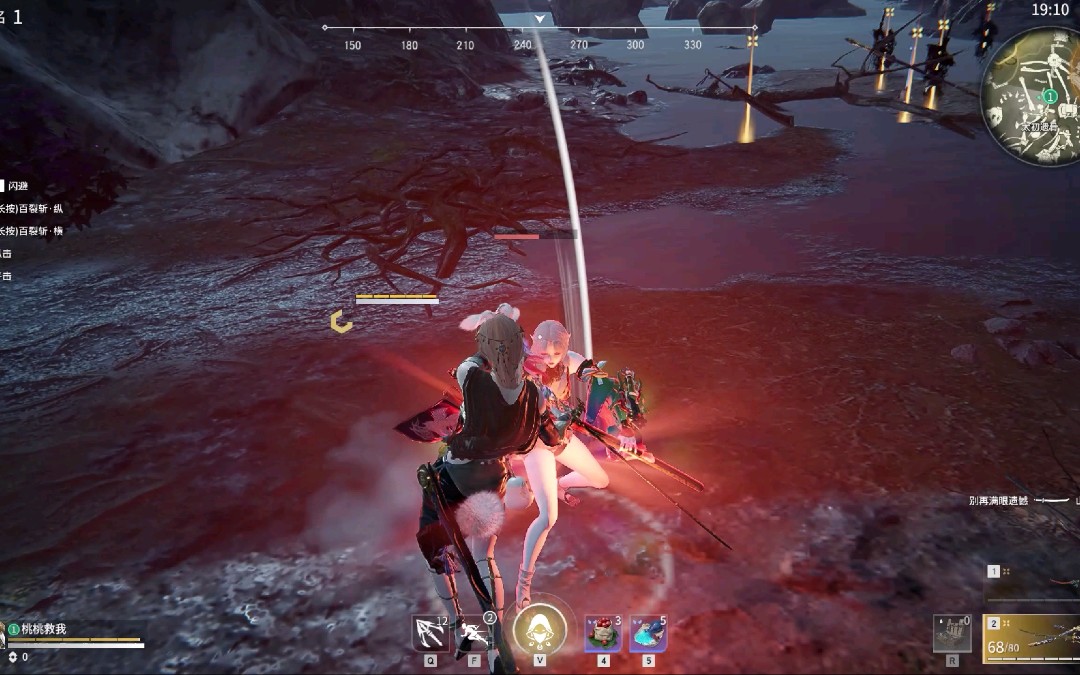Click the player name 桃桃救我

pos(43,629)
